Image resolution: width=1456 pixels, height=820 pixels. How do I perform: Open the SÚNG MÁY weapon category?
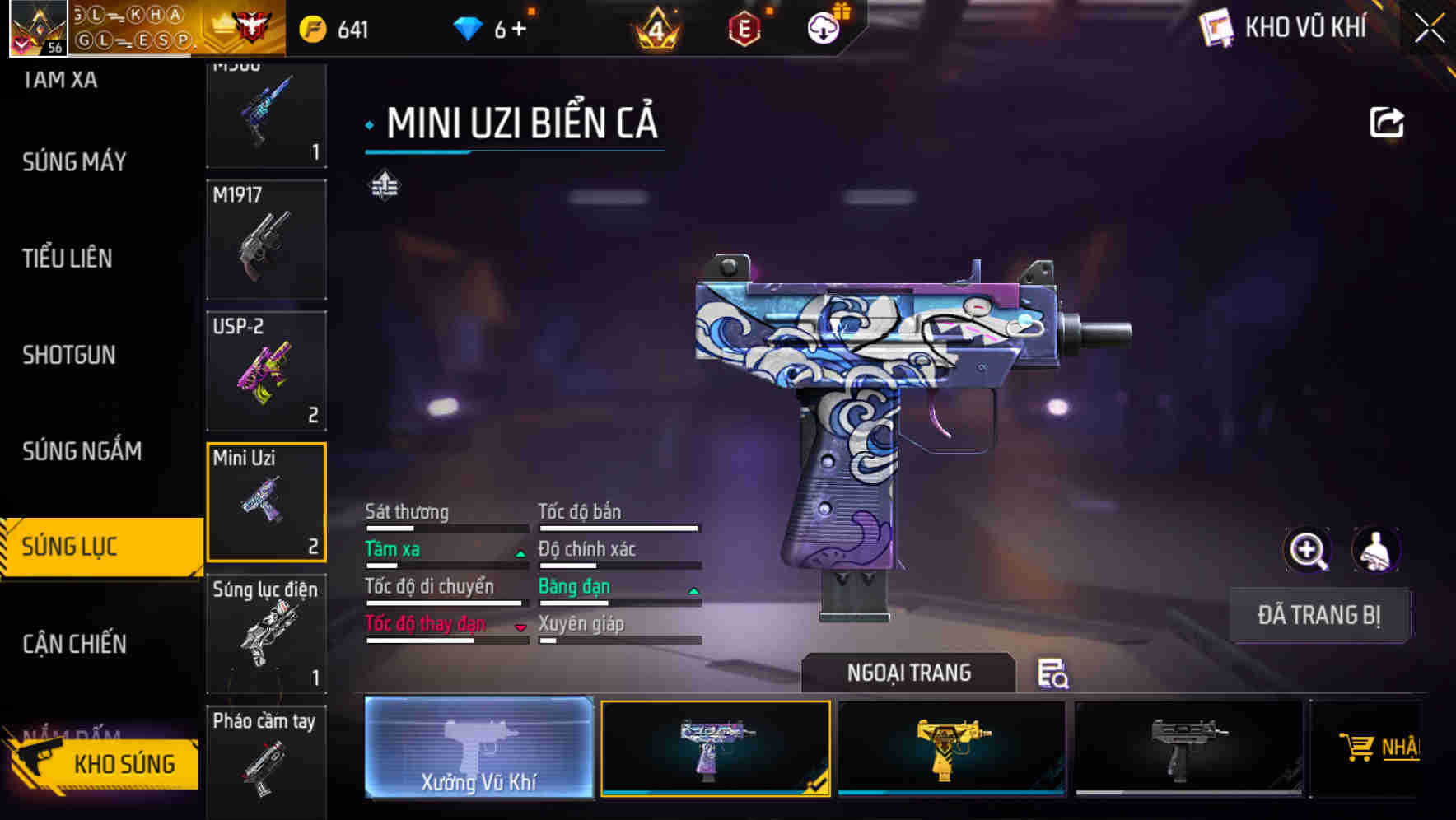pyautogui.click(x=74, y=161)
